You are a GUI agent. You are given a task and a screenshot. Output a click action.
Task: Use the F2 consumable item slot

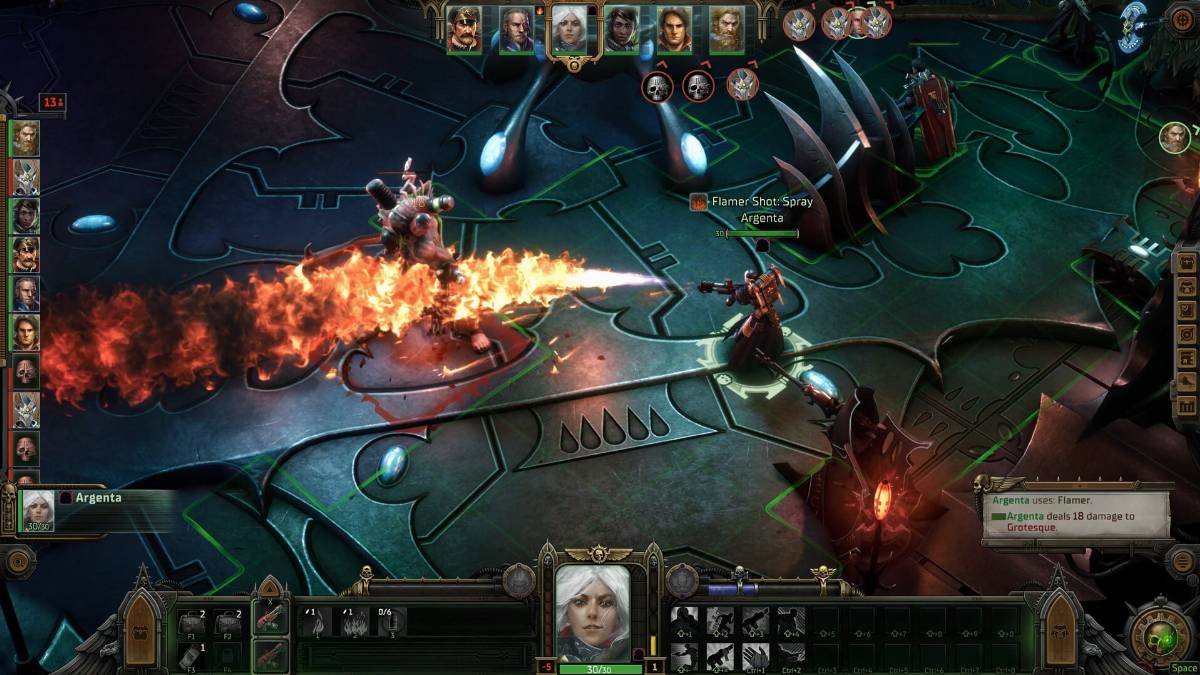pyautogui.click(x=230, y=624)
